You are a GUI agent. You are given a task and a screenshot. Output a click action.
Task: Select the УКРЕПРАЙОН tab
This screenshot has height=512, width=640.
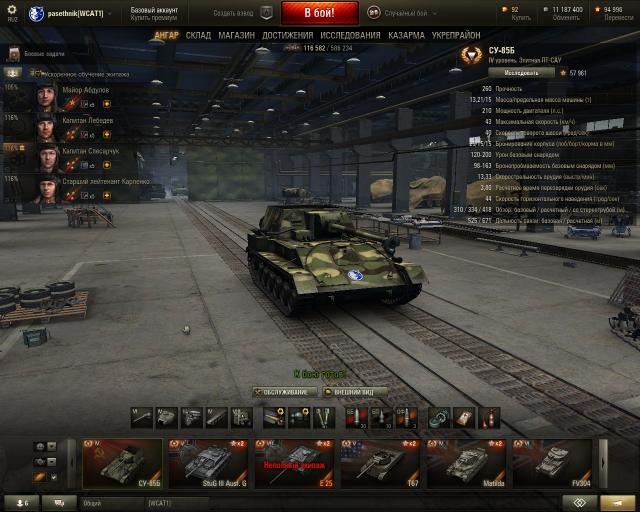coord(456,35)
